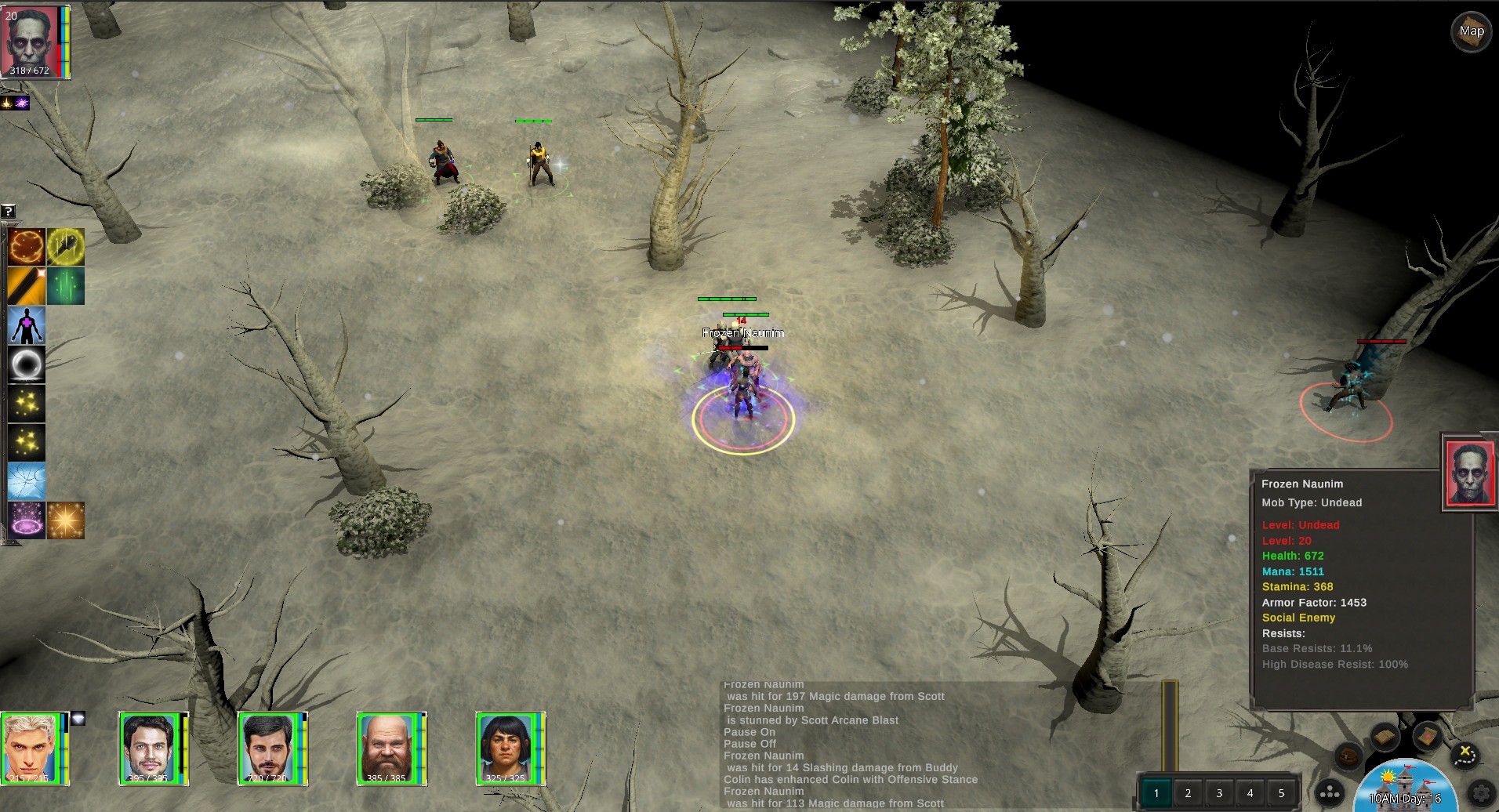Open the settings gear

pyautogui.click(x=1481, y=792)
